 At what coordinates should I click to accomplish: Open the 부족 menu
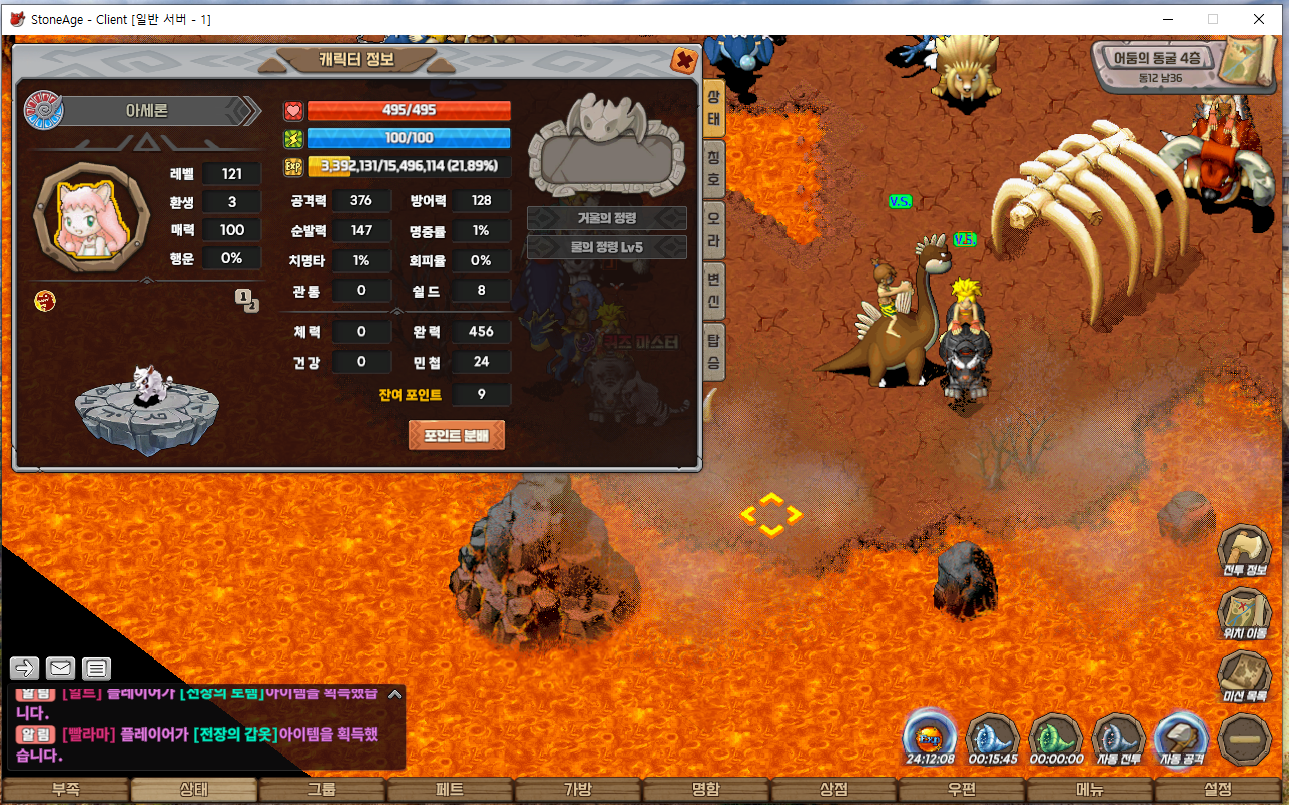[66, 790]
